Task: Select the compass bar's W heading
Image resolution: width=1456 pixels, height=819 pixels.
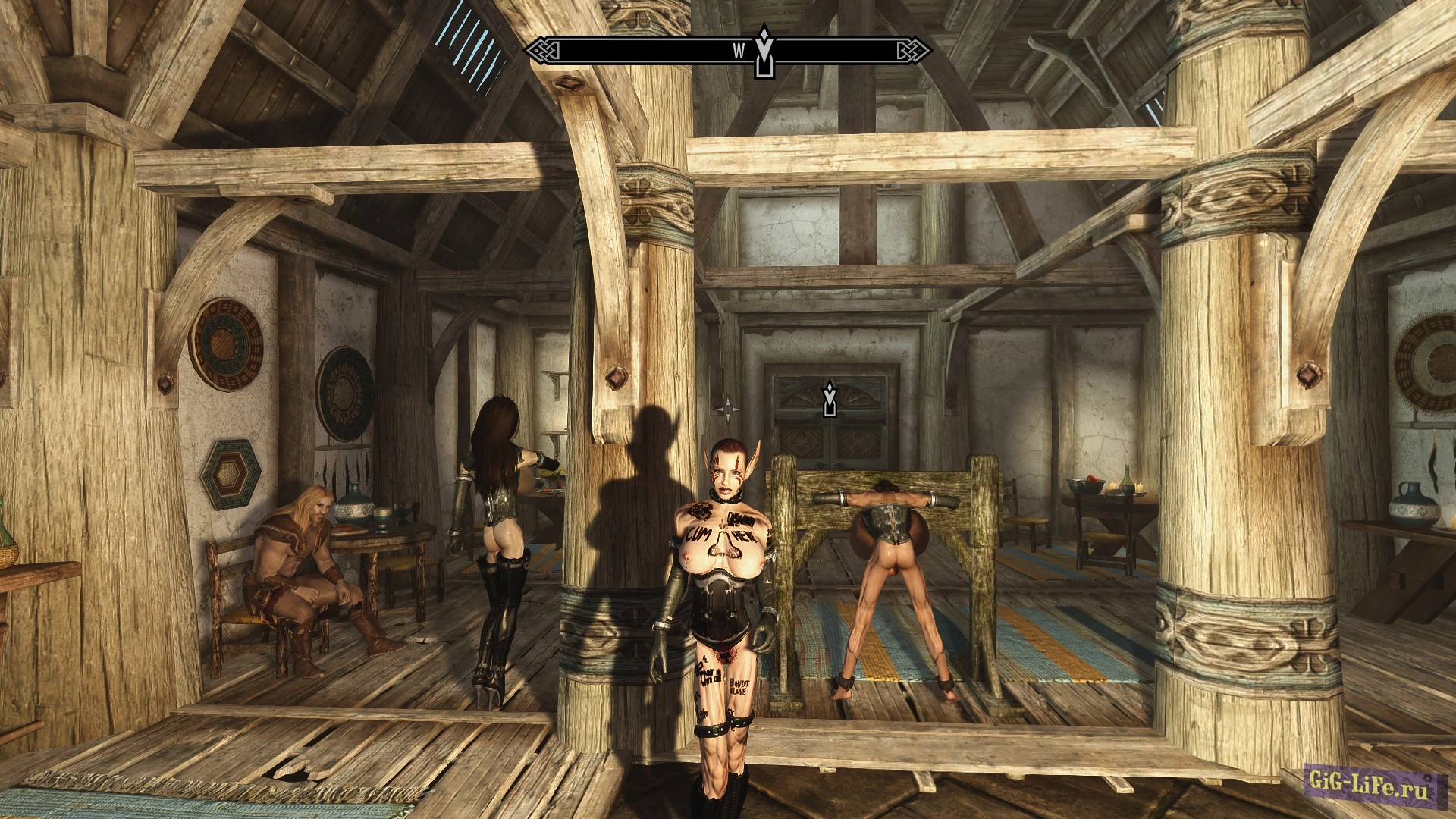Action: 739,51
